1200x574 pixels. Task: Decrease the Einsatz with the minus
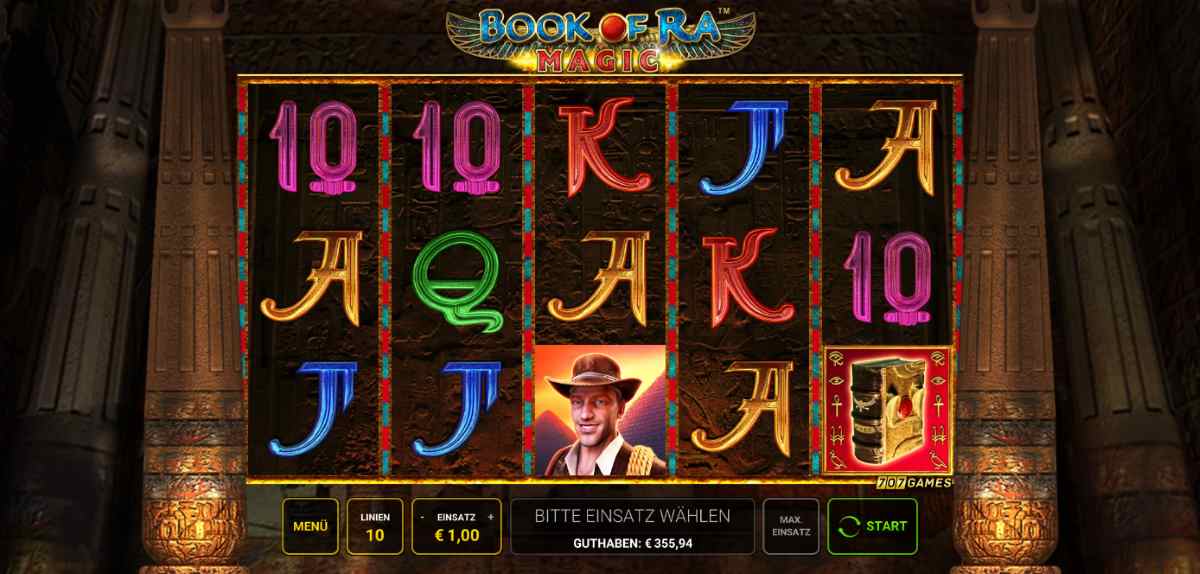pos(423,517)
